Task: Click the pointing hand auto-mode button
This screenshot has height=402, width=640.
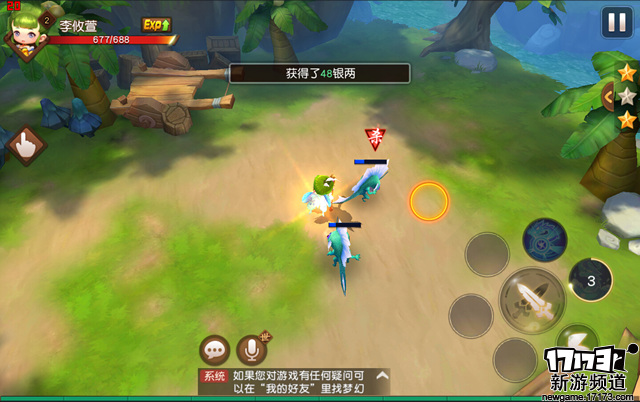Action: pyautogui.click(x=25, y=147)
